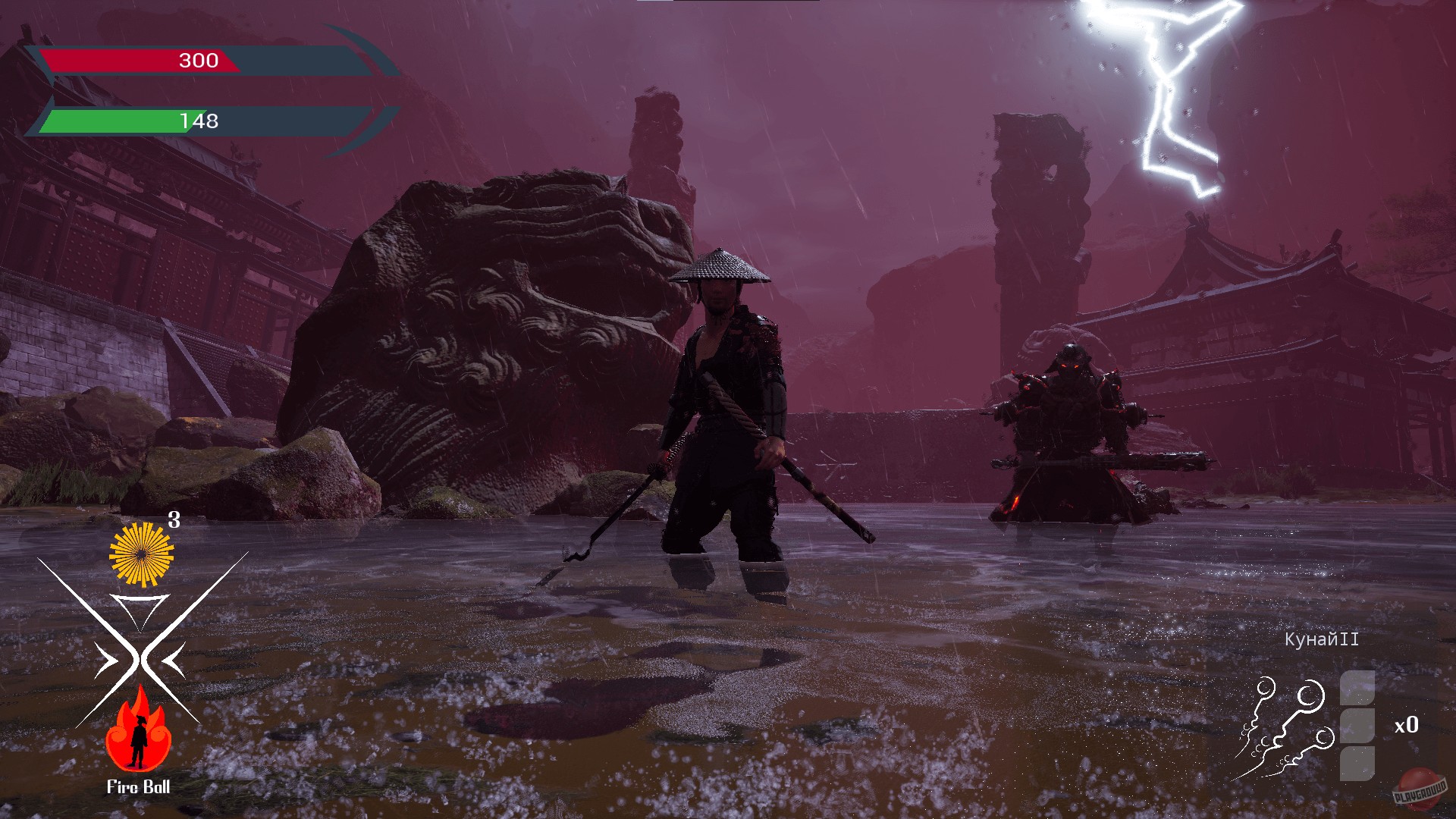Click the white X-shaped ability emblem

point(138,656)
